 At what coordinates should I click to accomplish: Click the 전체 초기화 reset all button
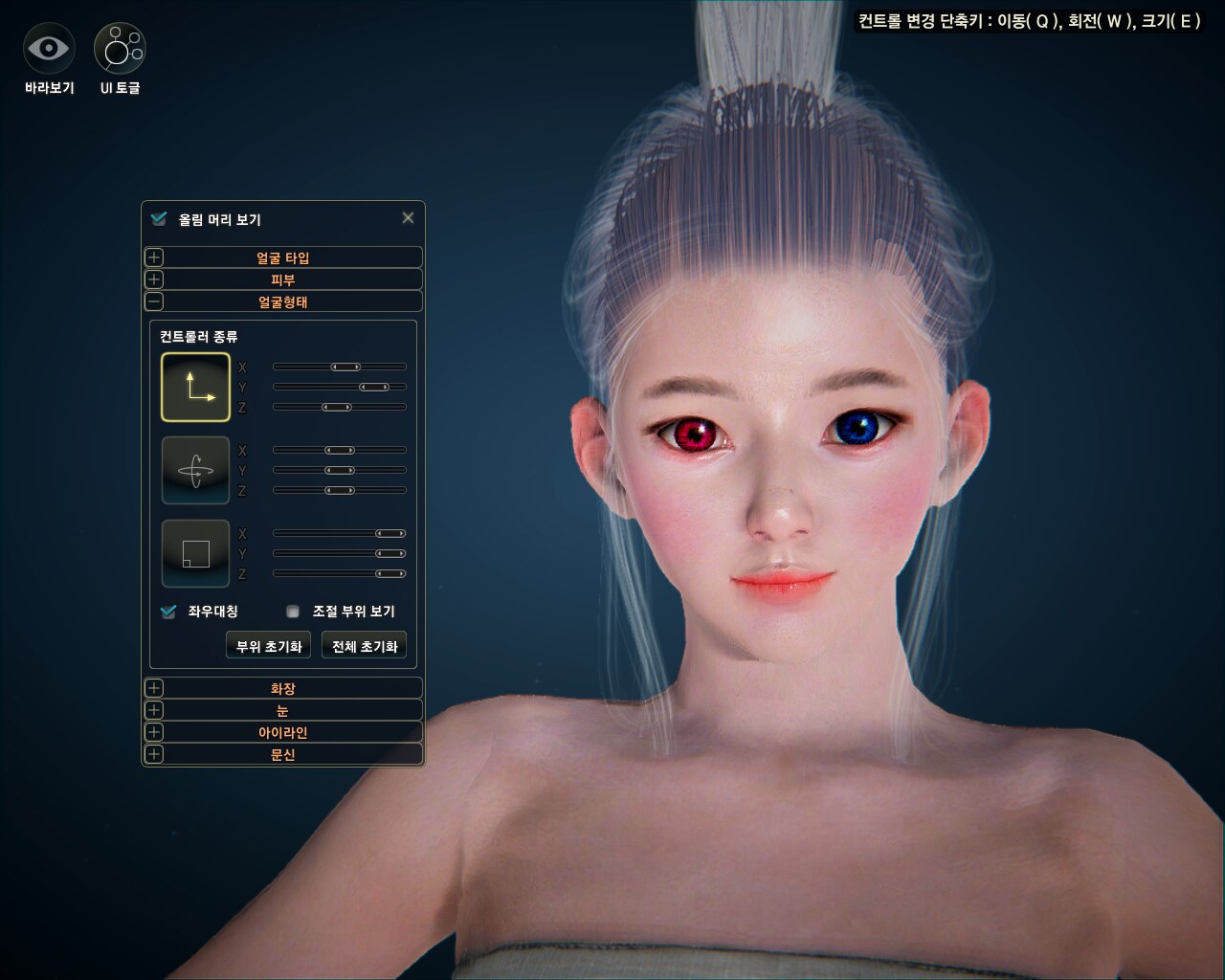364,646
